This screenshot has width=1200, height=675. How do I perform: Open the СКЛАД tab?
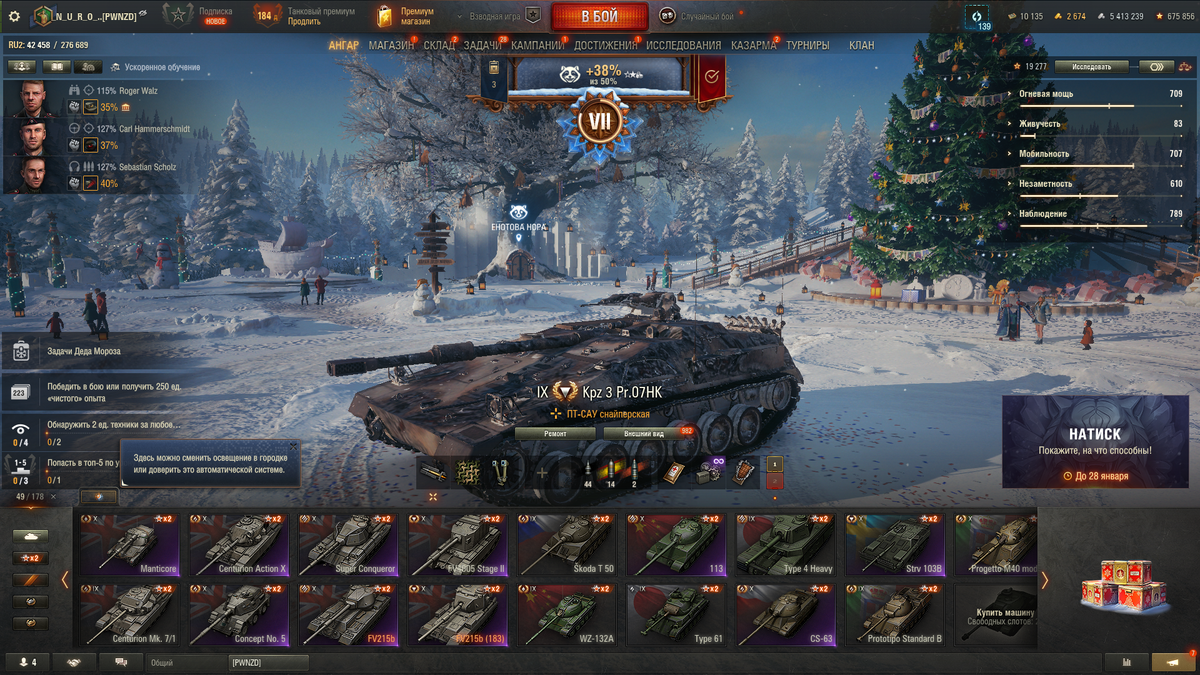click(439, 45)
